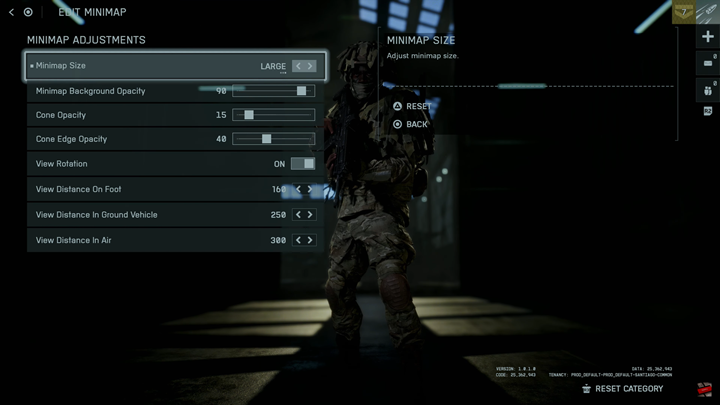Decrease View Distance In Air
720x405 pixels.
pyautogui.click(x=298, y=240)
